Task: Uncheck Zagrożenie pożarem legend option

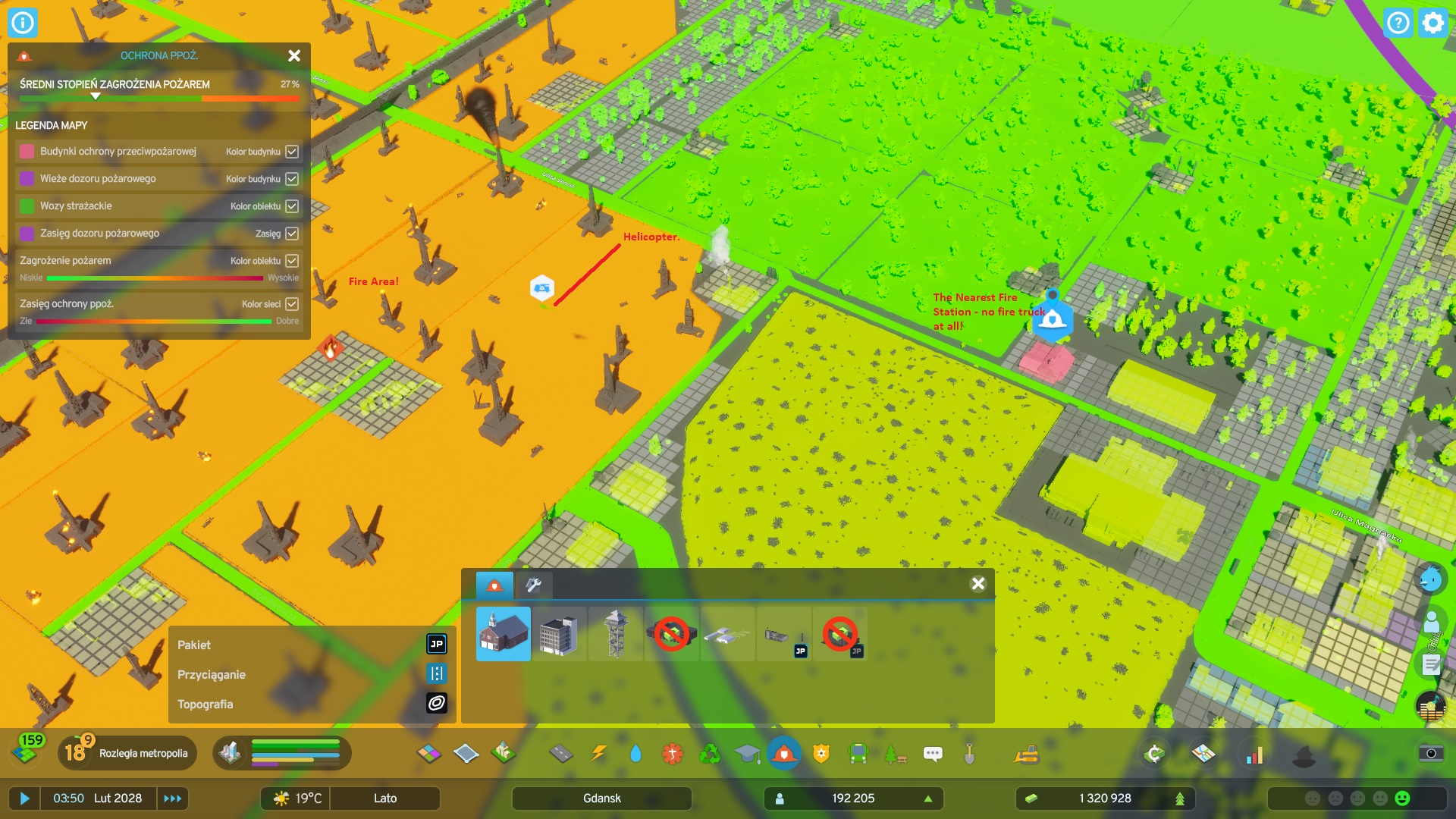Action: 291,260
